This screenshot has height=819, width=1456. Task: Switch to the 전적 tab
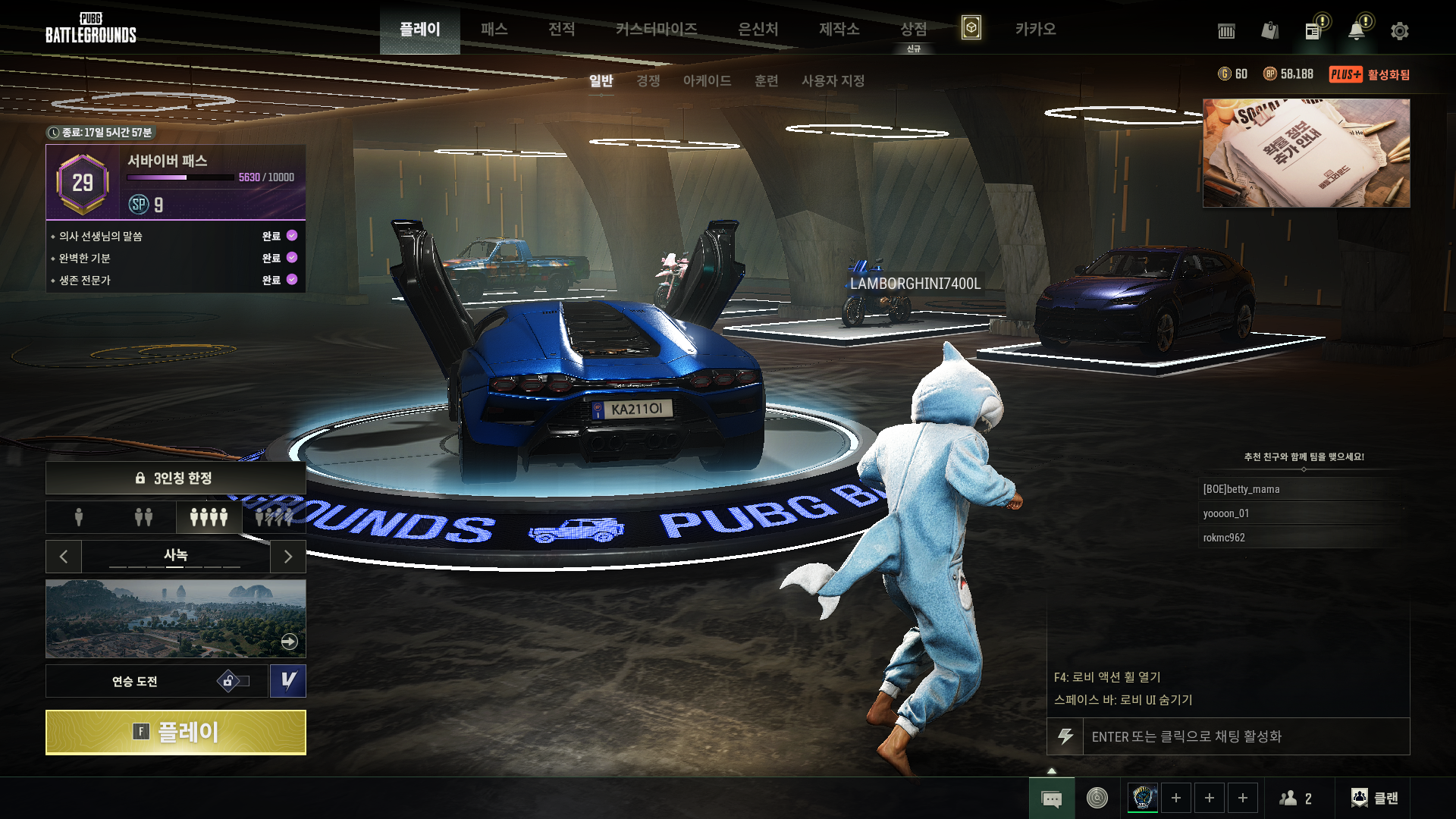(561, 29)
